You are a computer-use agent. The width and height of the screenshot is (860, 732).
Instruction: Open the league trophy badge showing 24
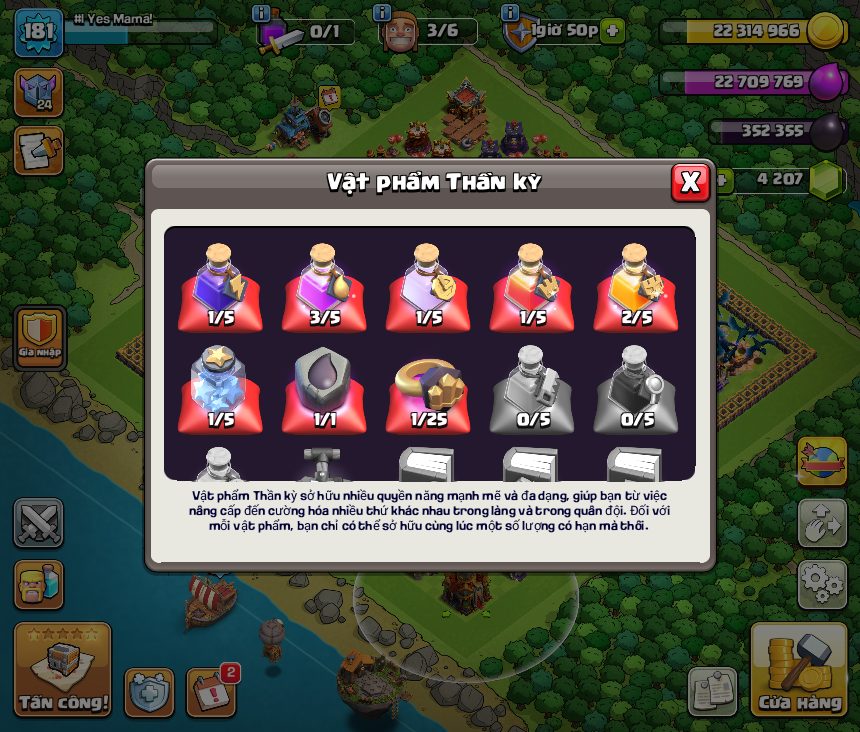(38, 92)
